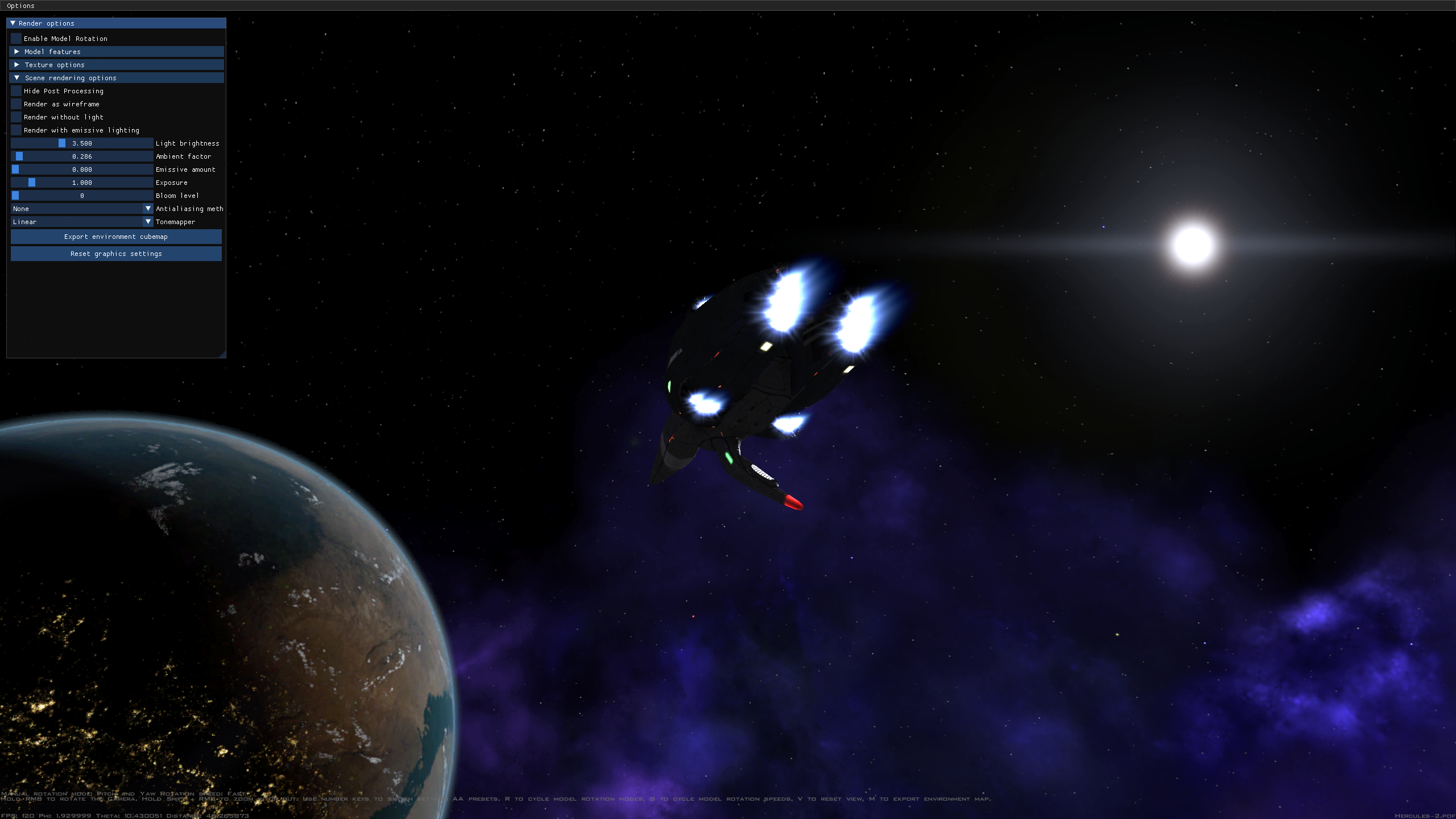Viewport: 1456px width, 819px height.
Task: Enable Render as wireframe
Action: (16, 104)
